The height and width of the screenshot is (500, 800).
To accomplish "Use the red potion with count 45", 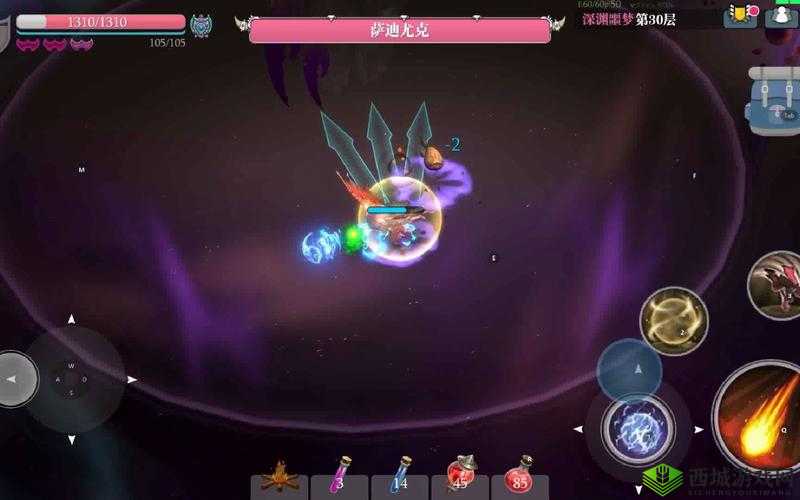I will pyautogui.click(x=459, y=476).
